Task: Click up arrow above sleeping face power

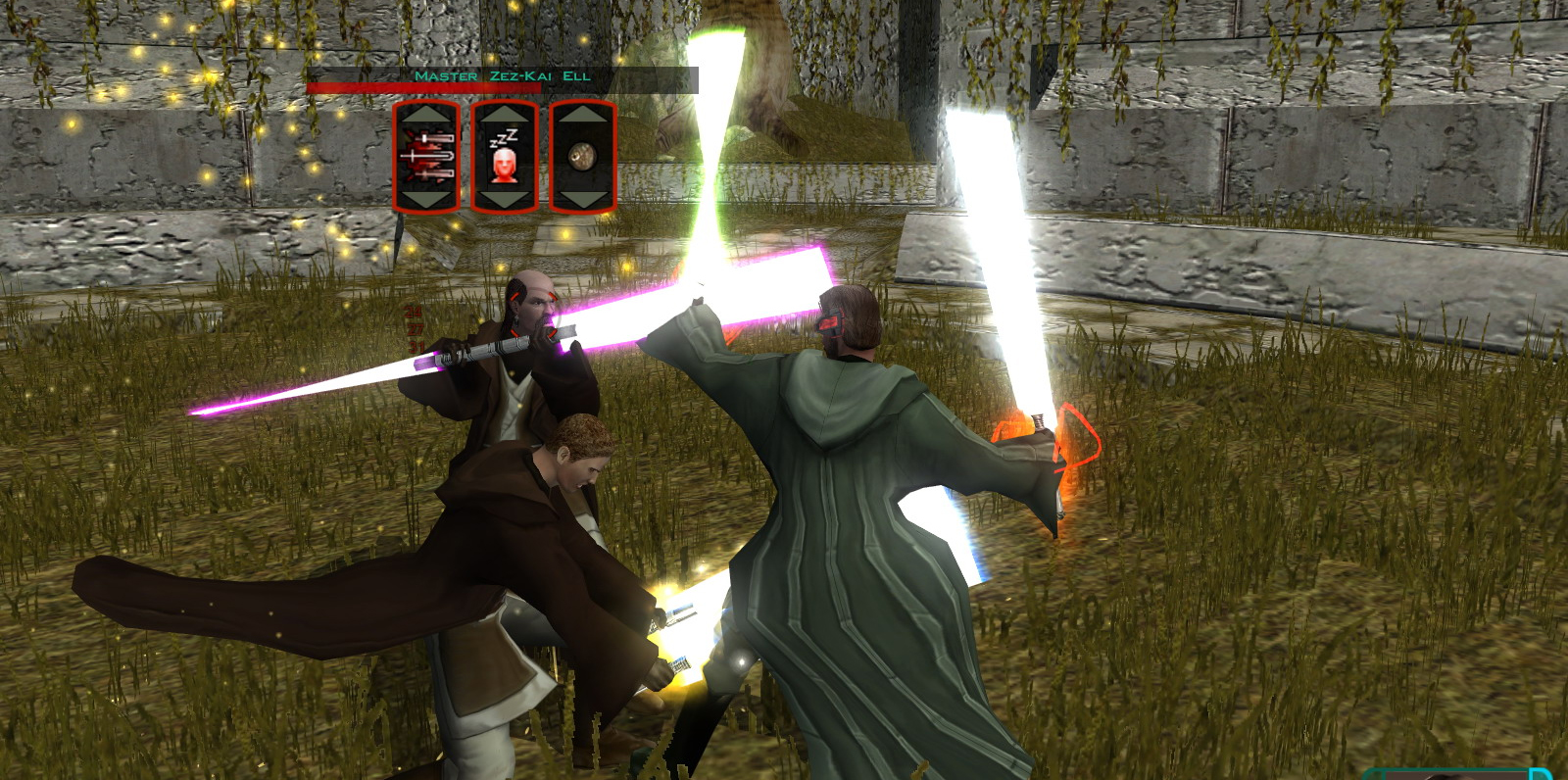Action: [x=505, y=115]
